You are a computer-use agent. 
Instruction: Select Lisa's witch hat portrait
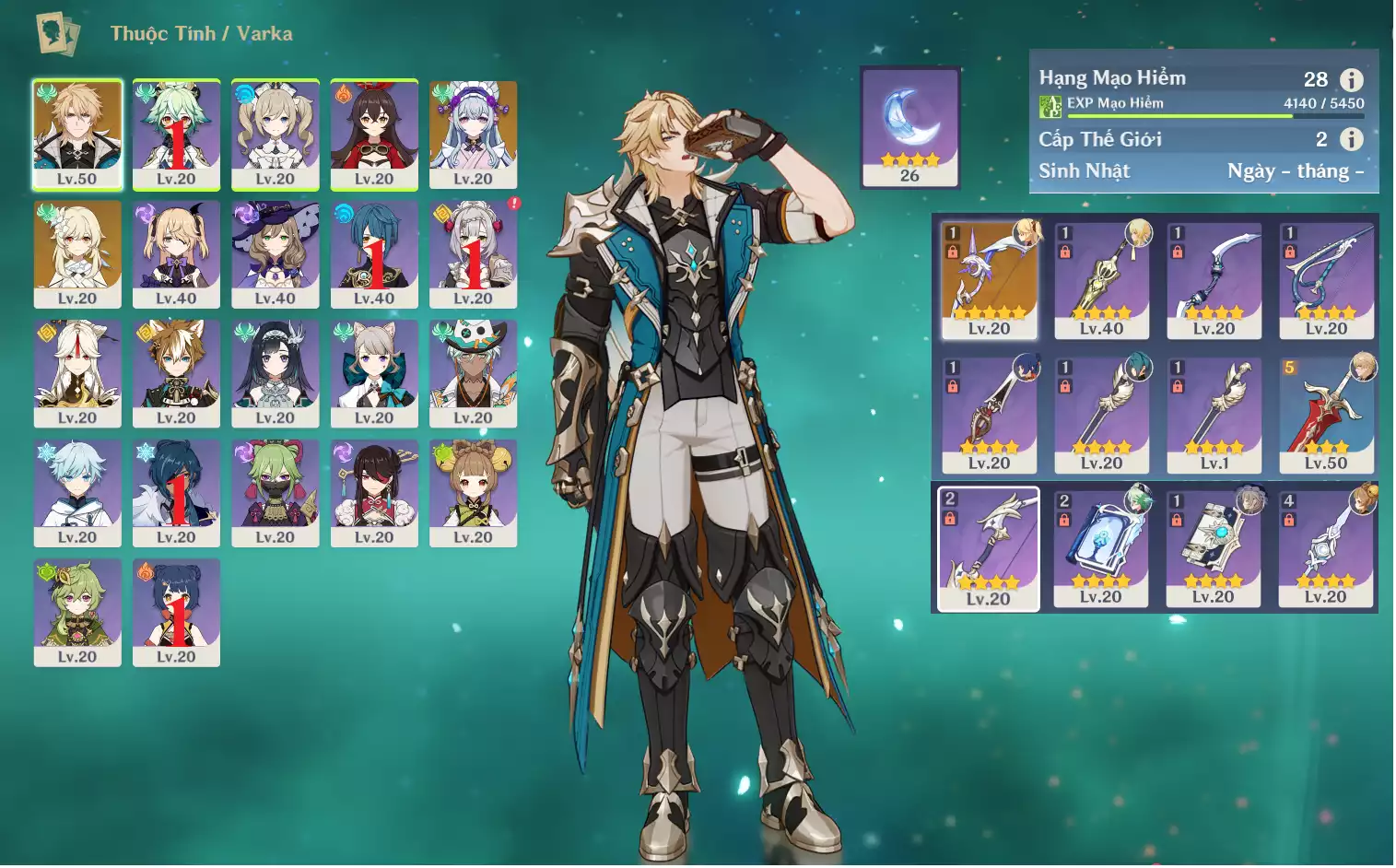275,254
